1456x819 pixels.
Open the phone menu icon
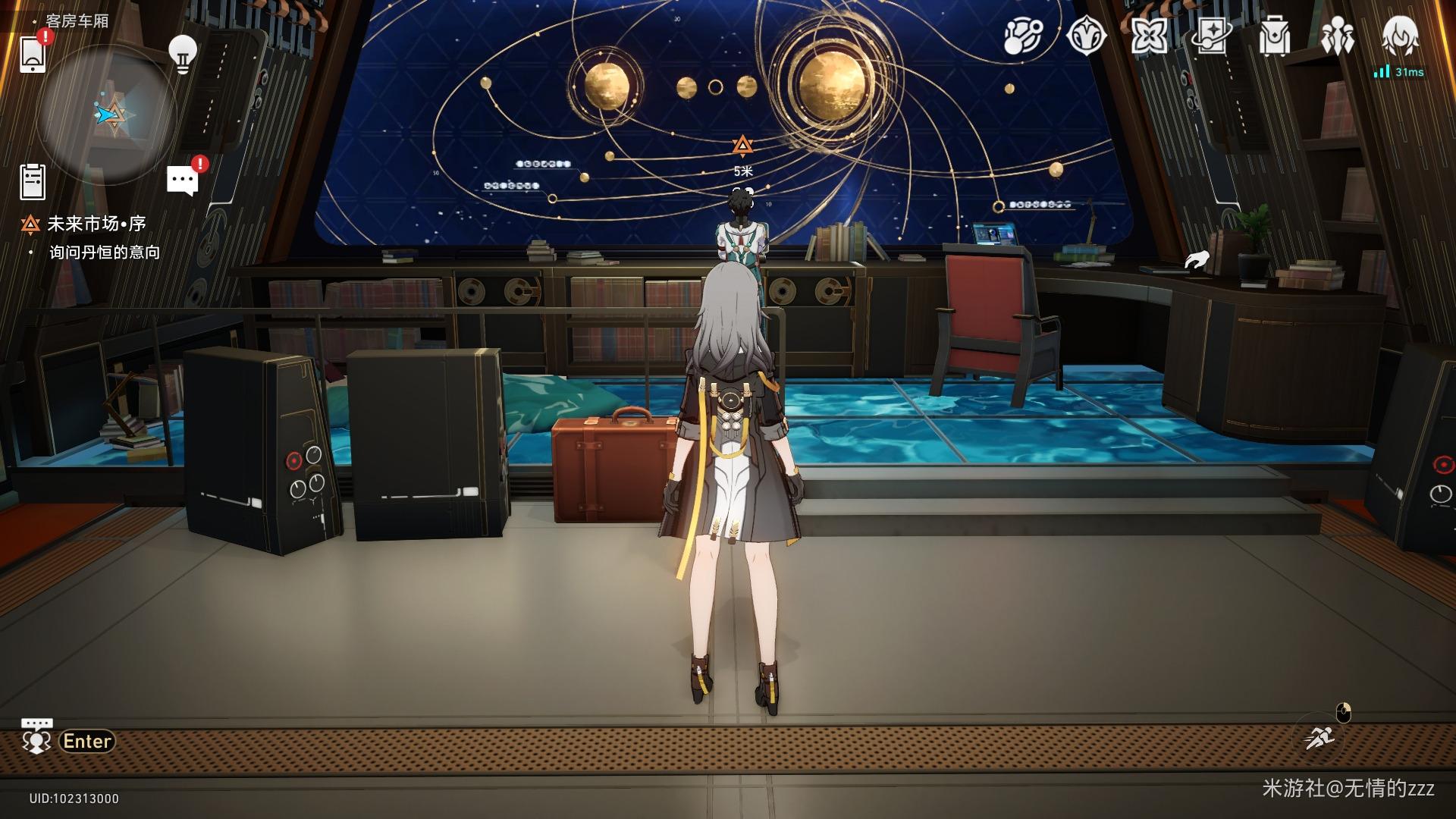point(33,55)
